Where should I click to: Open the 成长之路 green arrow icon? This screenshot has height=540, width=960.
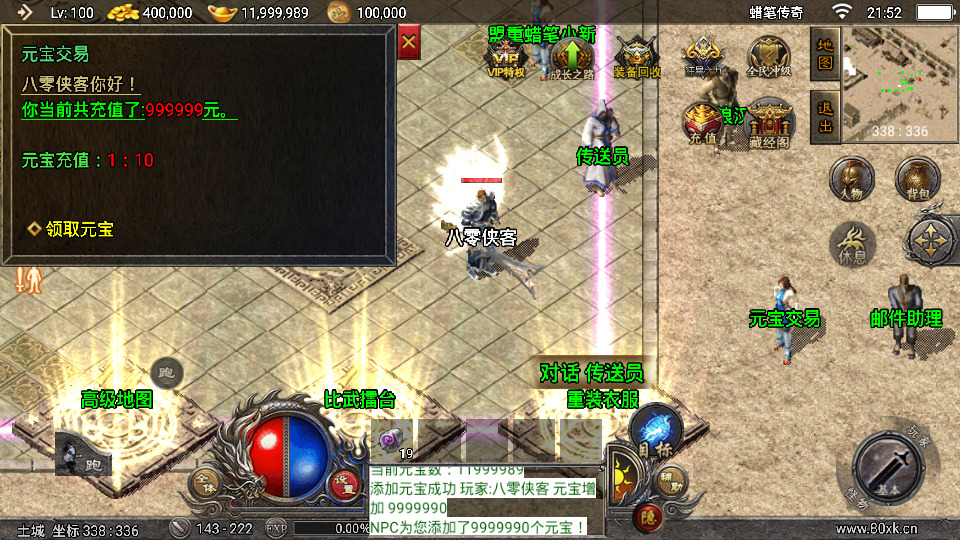(571, 58)
